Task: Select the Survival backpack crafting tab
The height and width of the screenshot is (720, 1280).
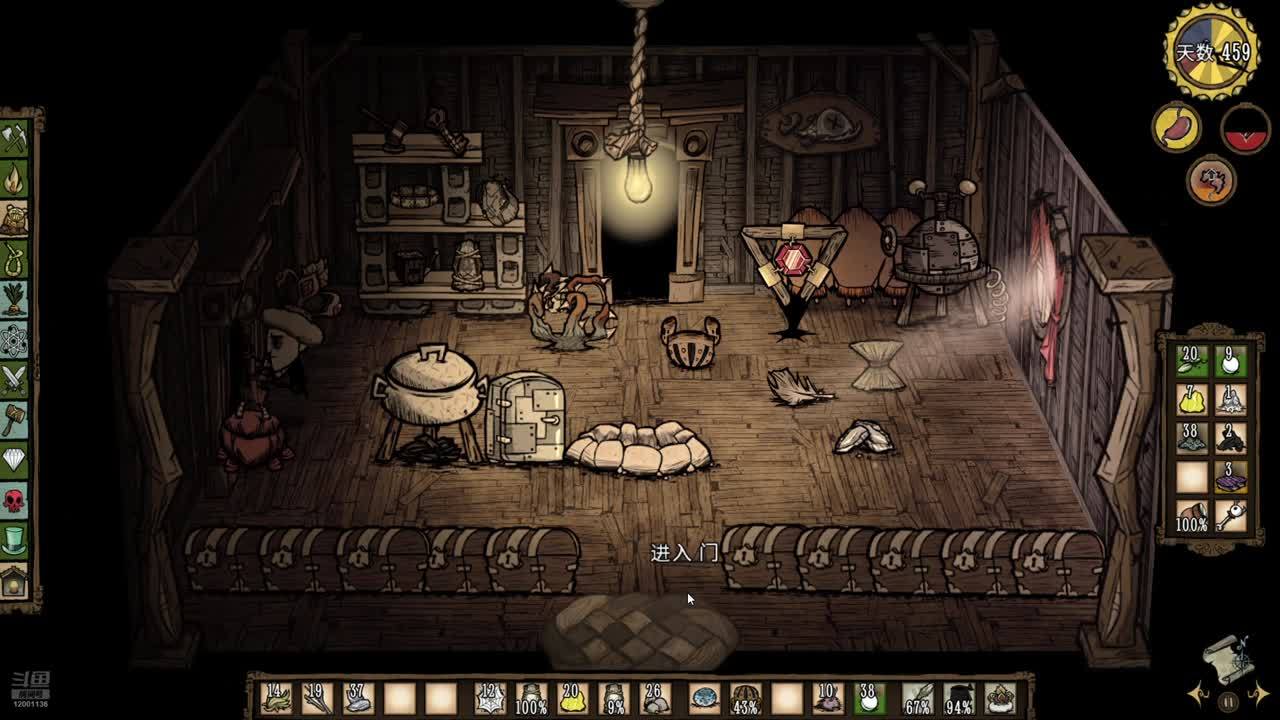Action: click(14, 219)
